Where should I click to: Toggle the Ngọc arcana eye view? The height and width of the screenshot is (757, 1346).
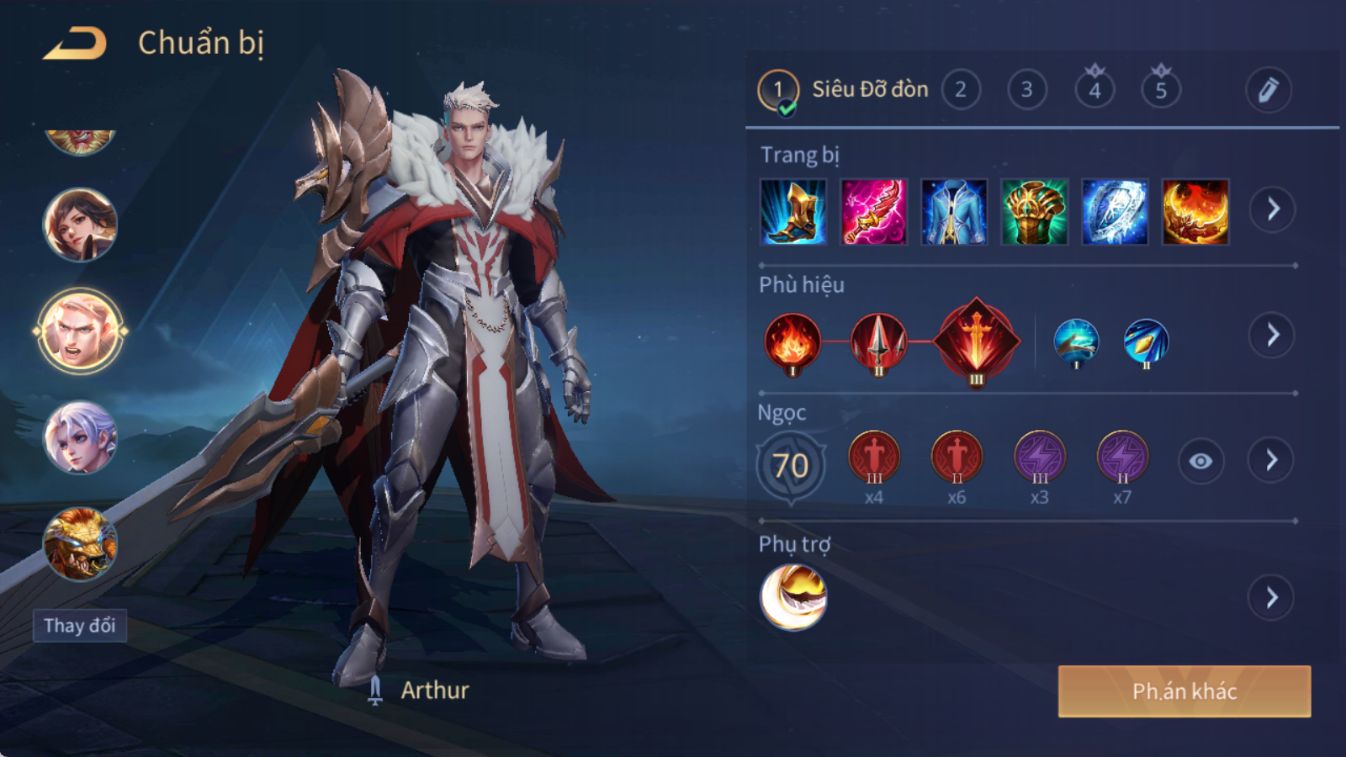click(x=1200, y=461)
